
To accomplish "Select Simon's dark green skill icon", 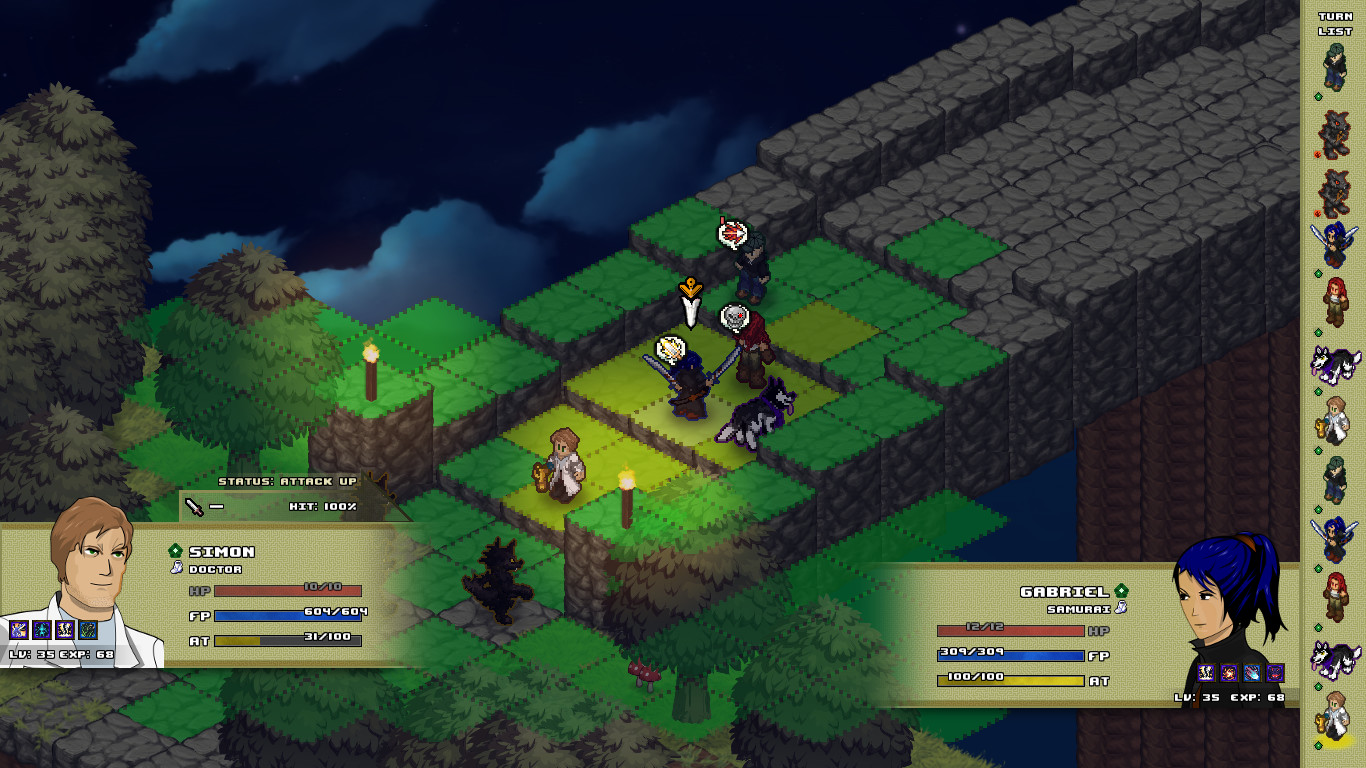I will tap(88, 630).
